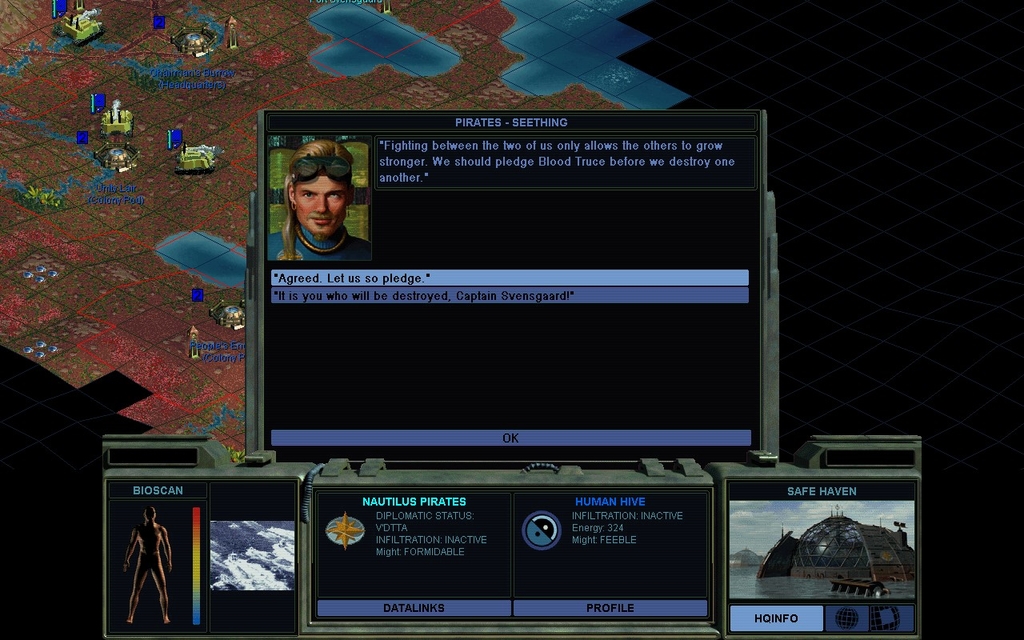Select the Human Hive faction emblem

click(x=541, y=531)
